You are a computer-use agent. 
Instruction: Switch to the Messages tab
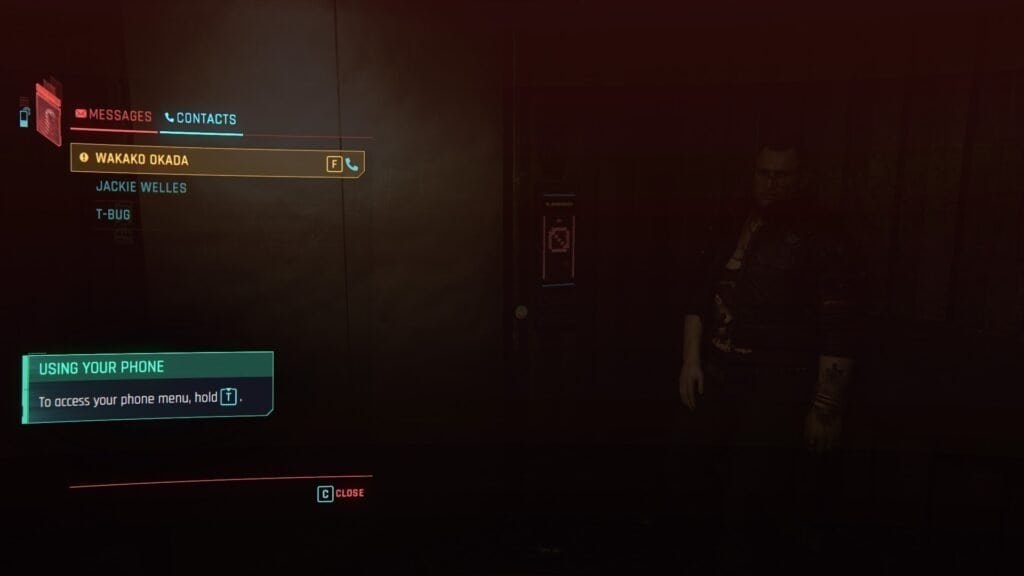pos(114,116)
